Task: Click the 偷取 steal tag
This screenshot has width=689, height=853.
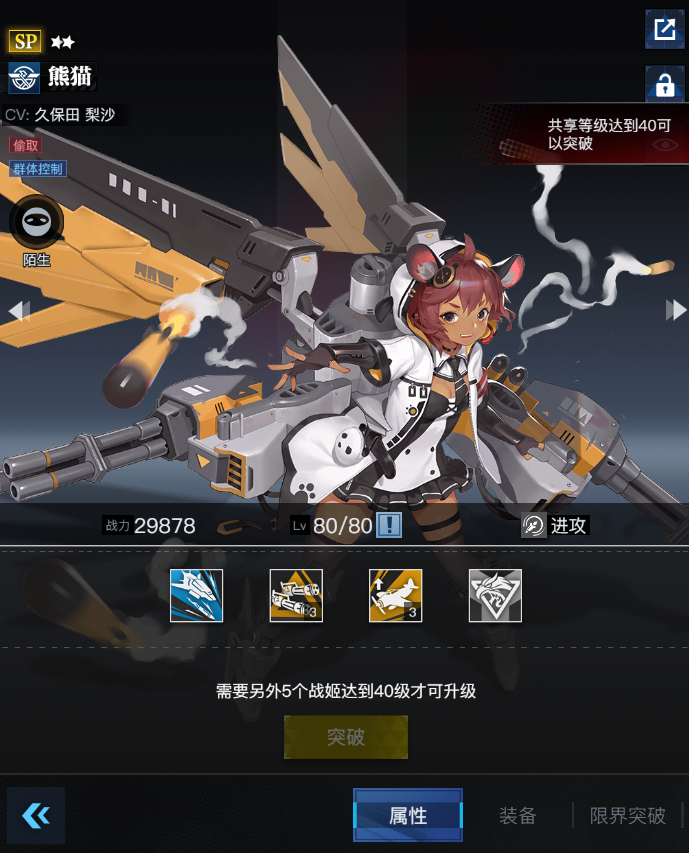Action: coord(26,146)
